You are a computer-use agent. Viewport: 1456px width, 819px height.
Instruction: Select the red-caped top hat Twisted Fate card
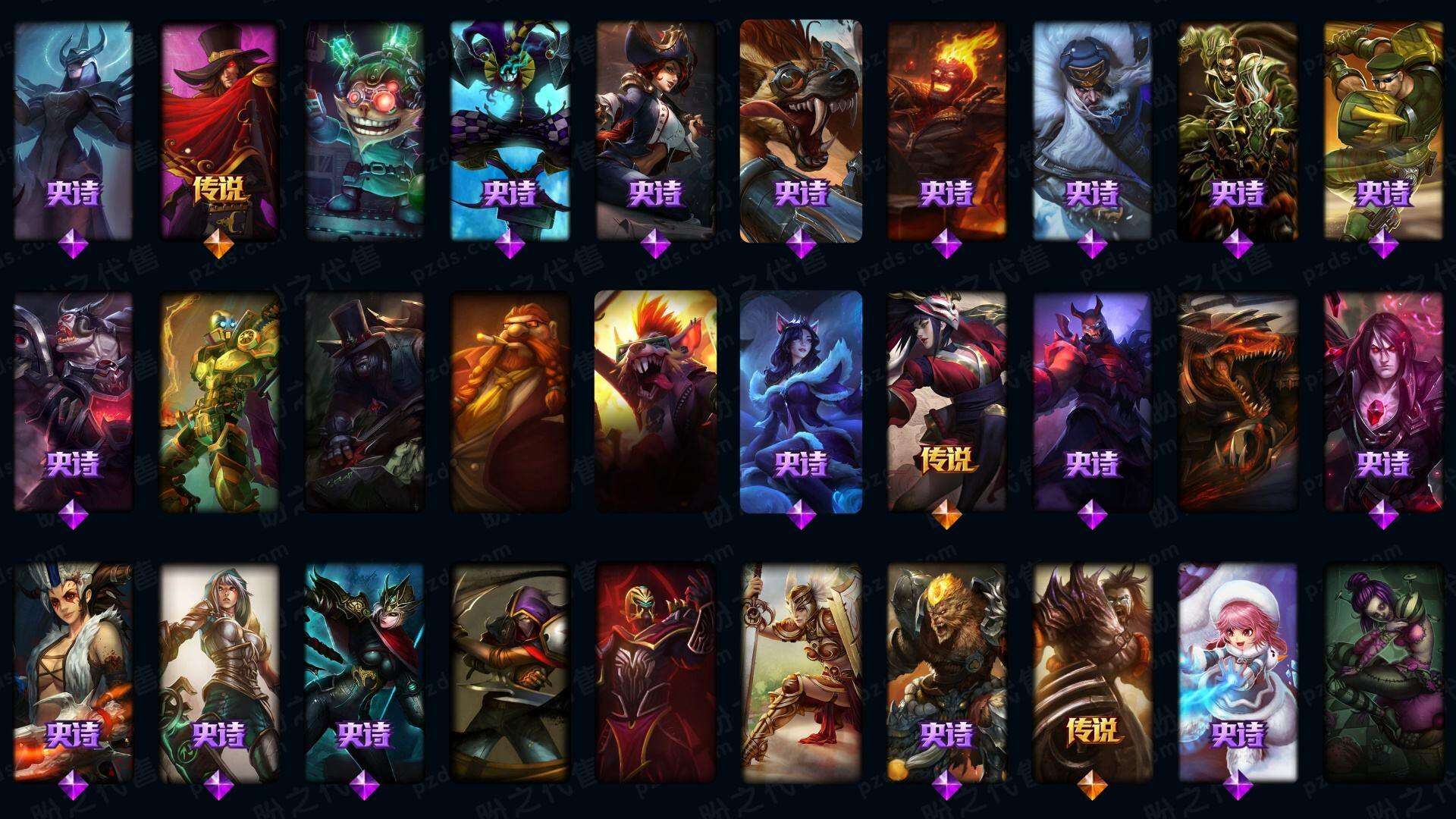click(218, 129)
